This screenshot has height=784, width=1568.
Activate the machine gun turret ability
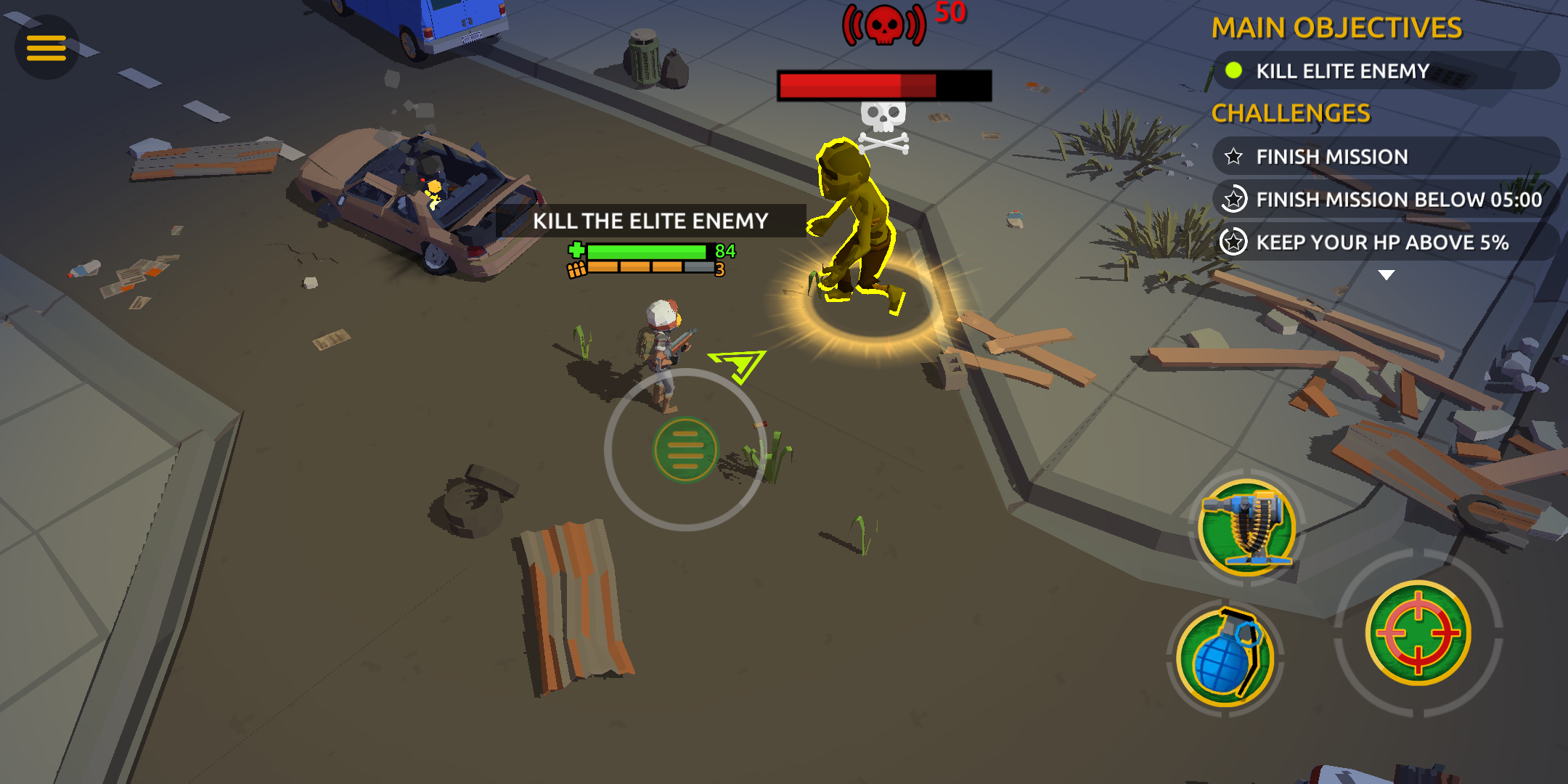point(1246,528)
